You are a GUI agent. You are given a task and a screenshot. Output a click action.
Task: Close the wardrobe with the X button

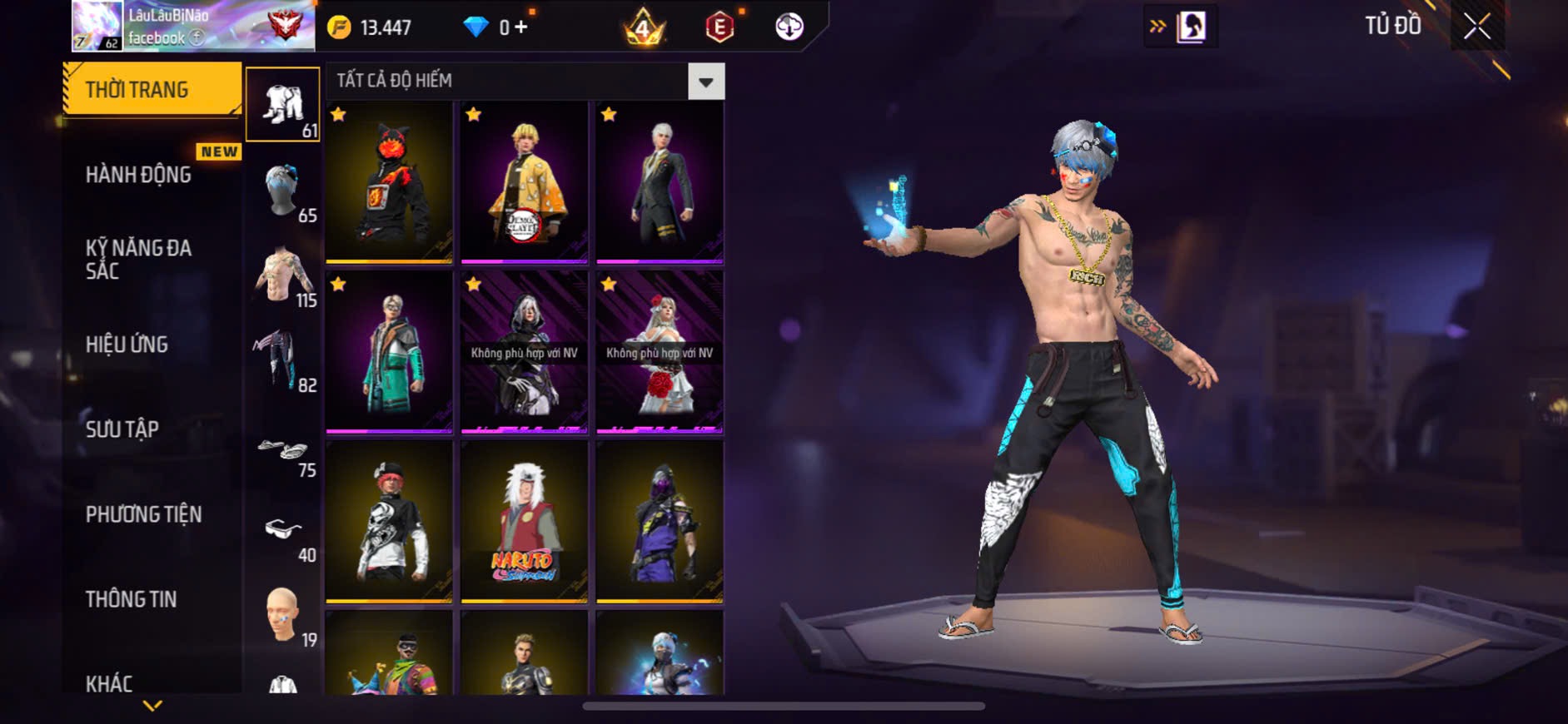pyautogui.click(x=1476, y=27)
